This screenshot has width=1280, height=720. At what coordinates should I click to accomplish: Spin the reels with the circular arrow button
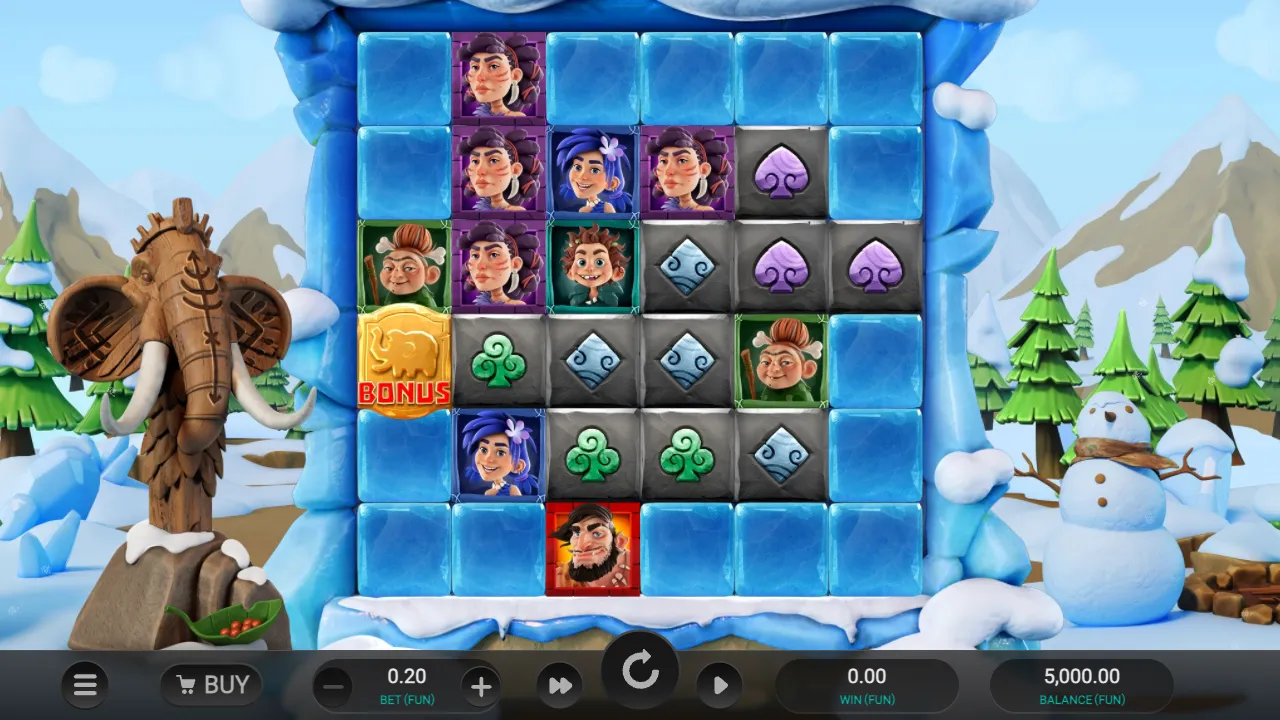pyautogui.click(x=640, y=671)
